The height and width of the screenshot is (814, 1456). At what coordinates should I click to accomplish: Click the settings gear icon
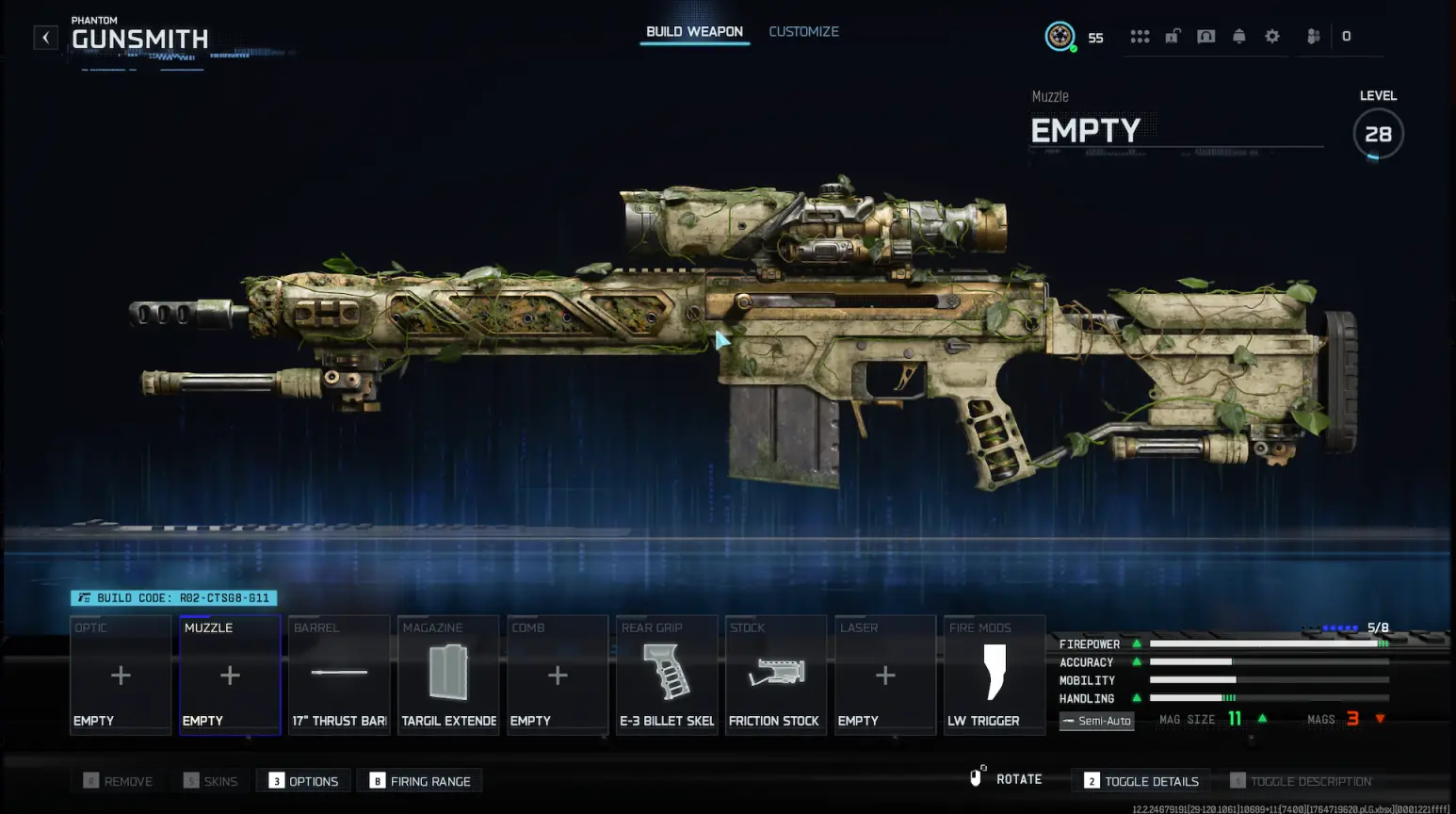click(x=1271, y=36)
